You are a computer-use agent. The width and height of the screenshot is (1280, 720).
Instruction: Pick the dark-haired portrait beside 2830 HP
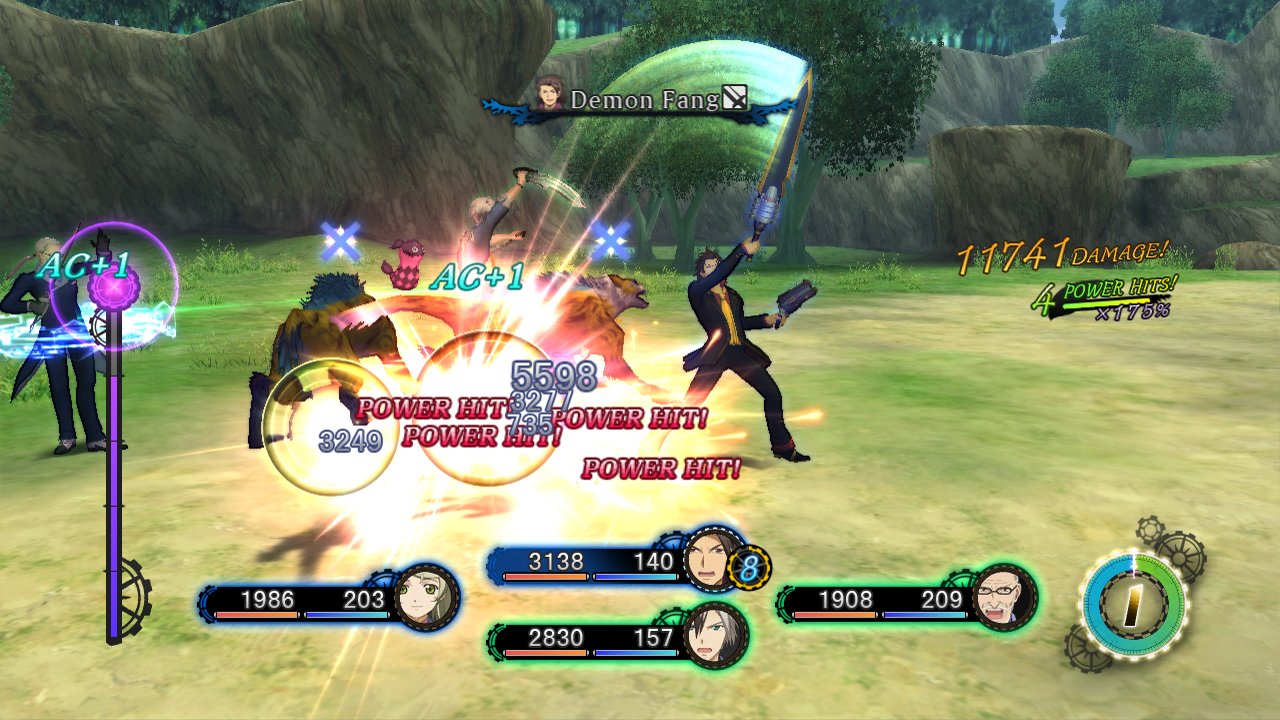click(713, 636)
